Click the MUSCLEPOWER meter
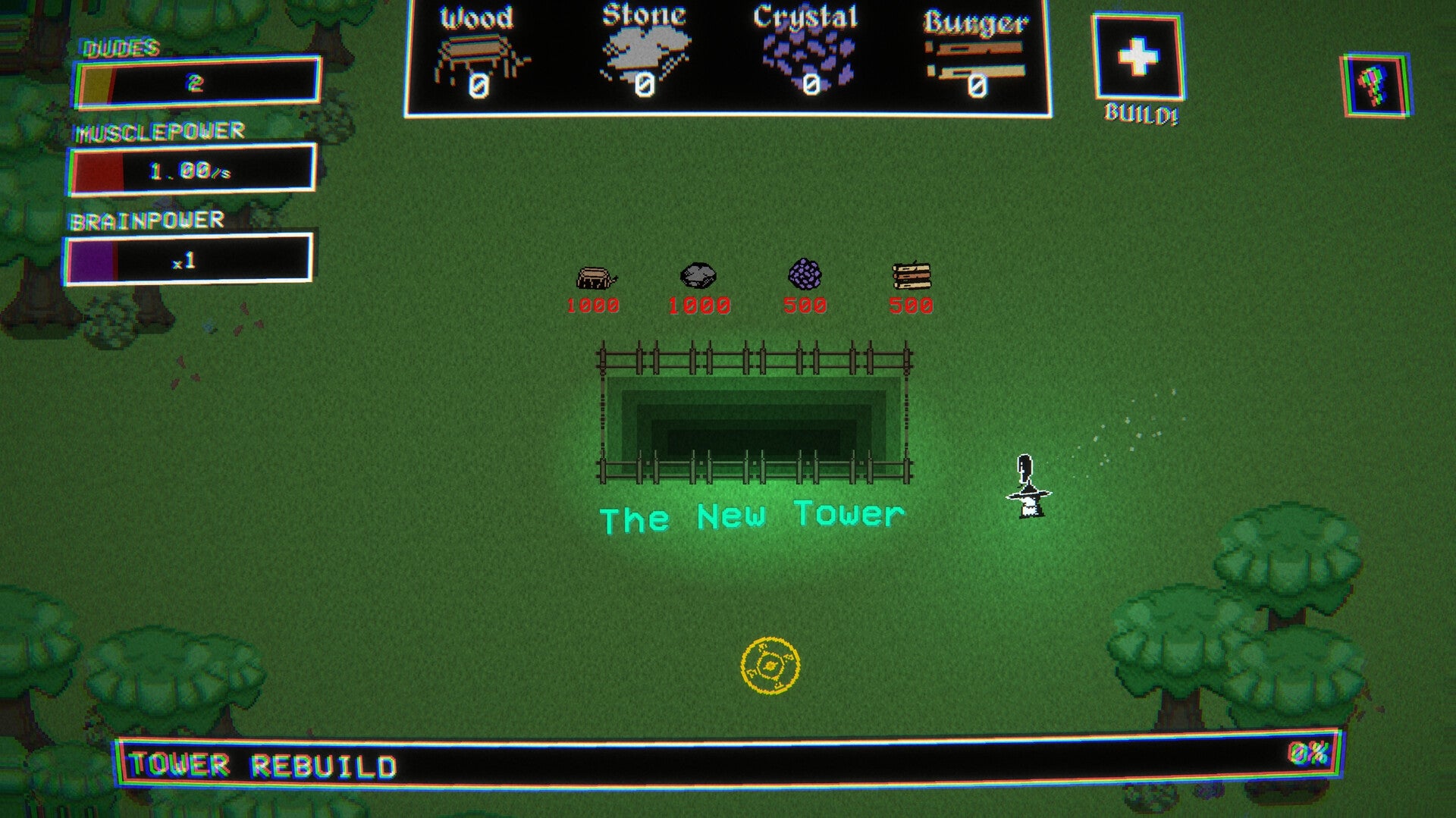Image resolution: width=1456 pixels, height=818 pixels. [193, 168]
